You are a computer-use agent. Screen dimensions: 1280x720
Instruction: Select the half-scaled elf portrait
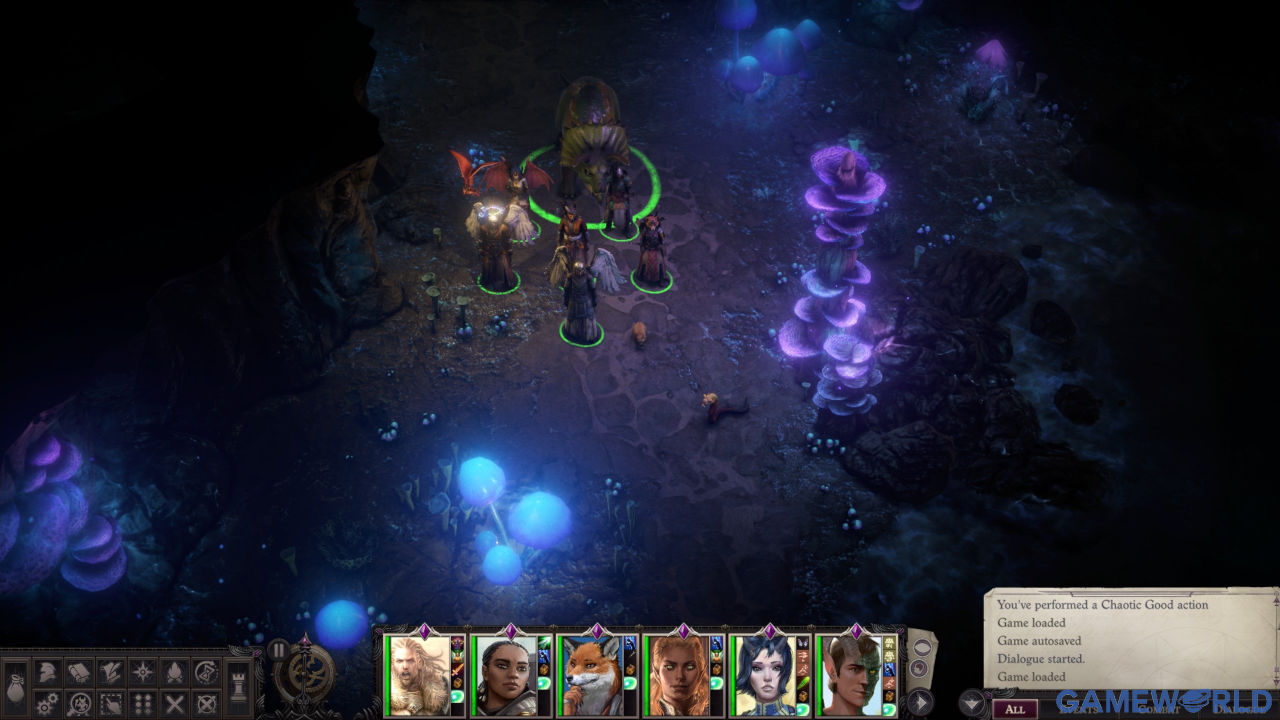848,676
